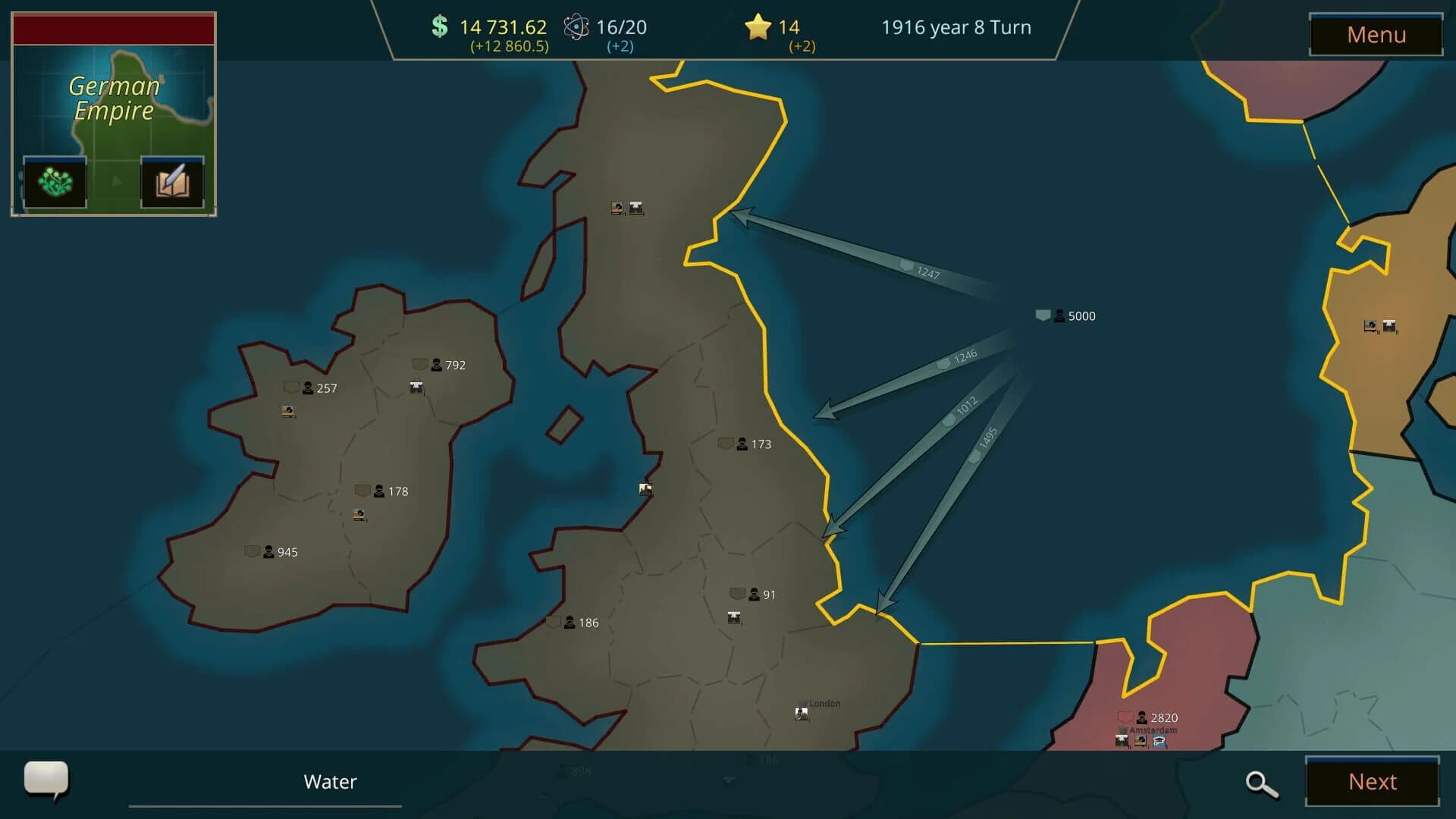Open the Menu button
Screen dimensions: 1456x819
1376,35
